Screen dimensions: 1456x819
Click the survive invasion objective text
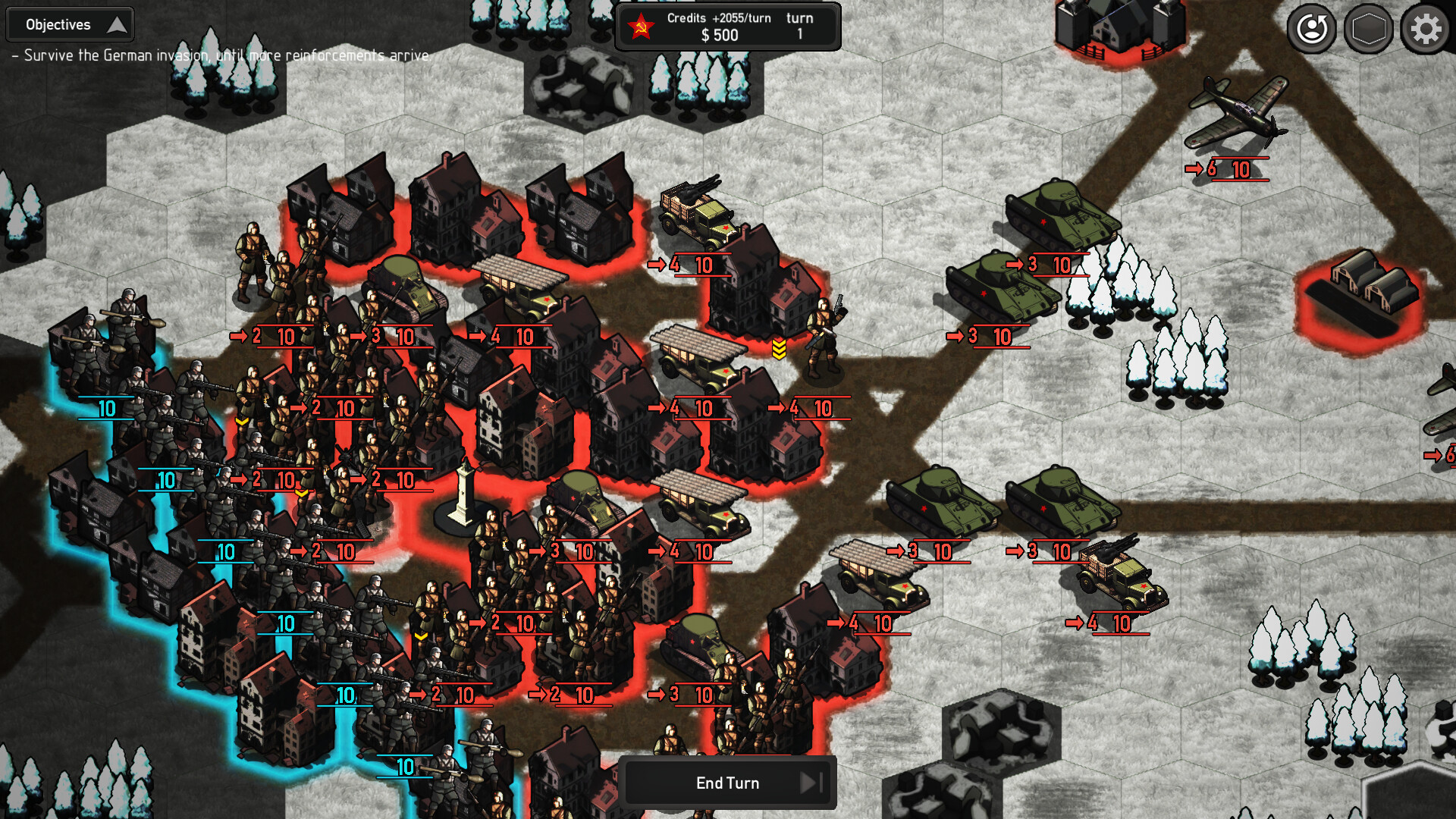220,55
